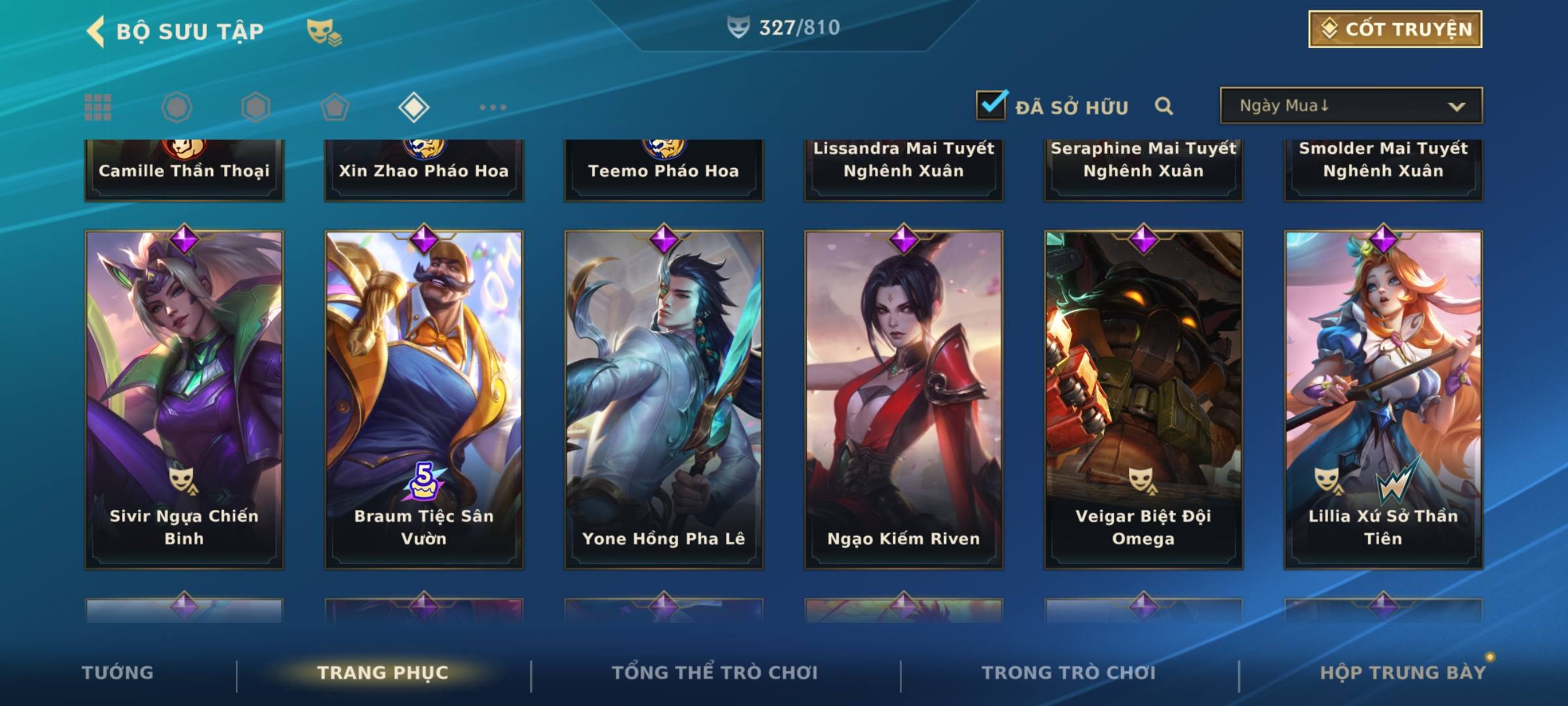Select the diamond rarity filter icon
Viewport: 1568px width, 706px height.
click(x=414, y=107)
